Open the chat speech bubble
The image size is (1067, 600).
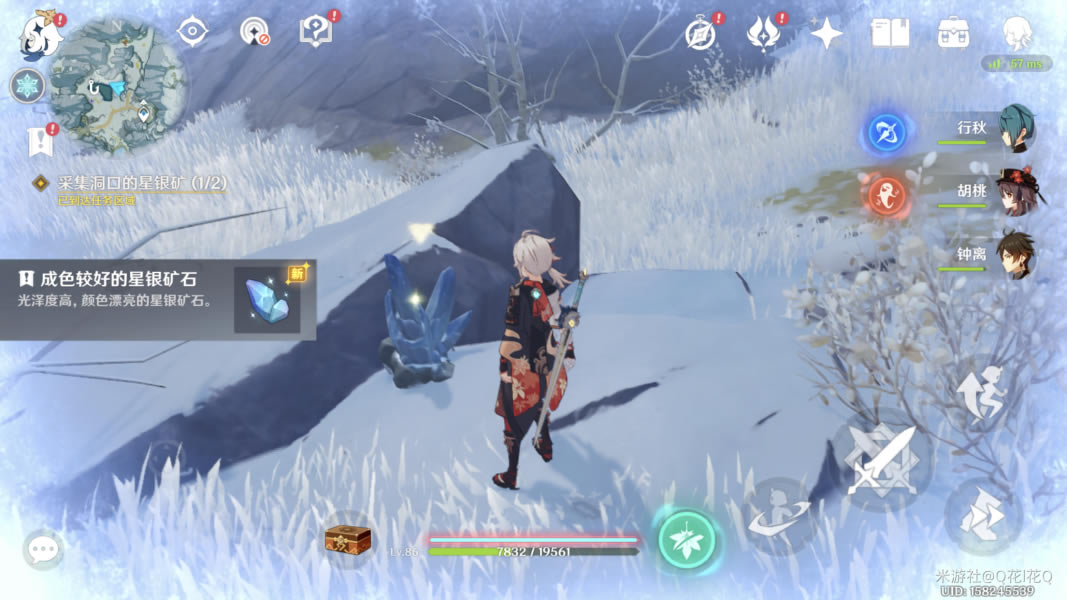click(43, 549)
